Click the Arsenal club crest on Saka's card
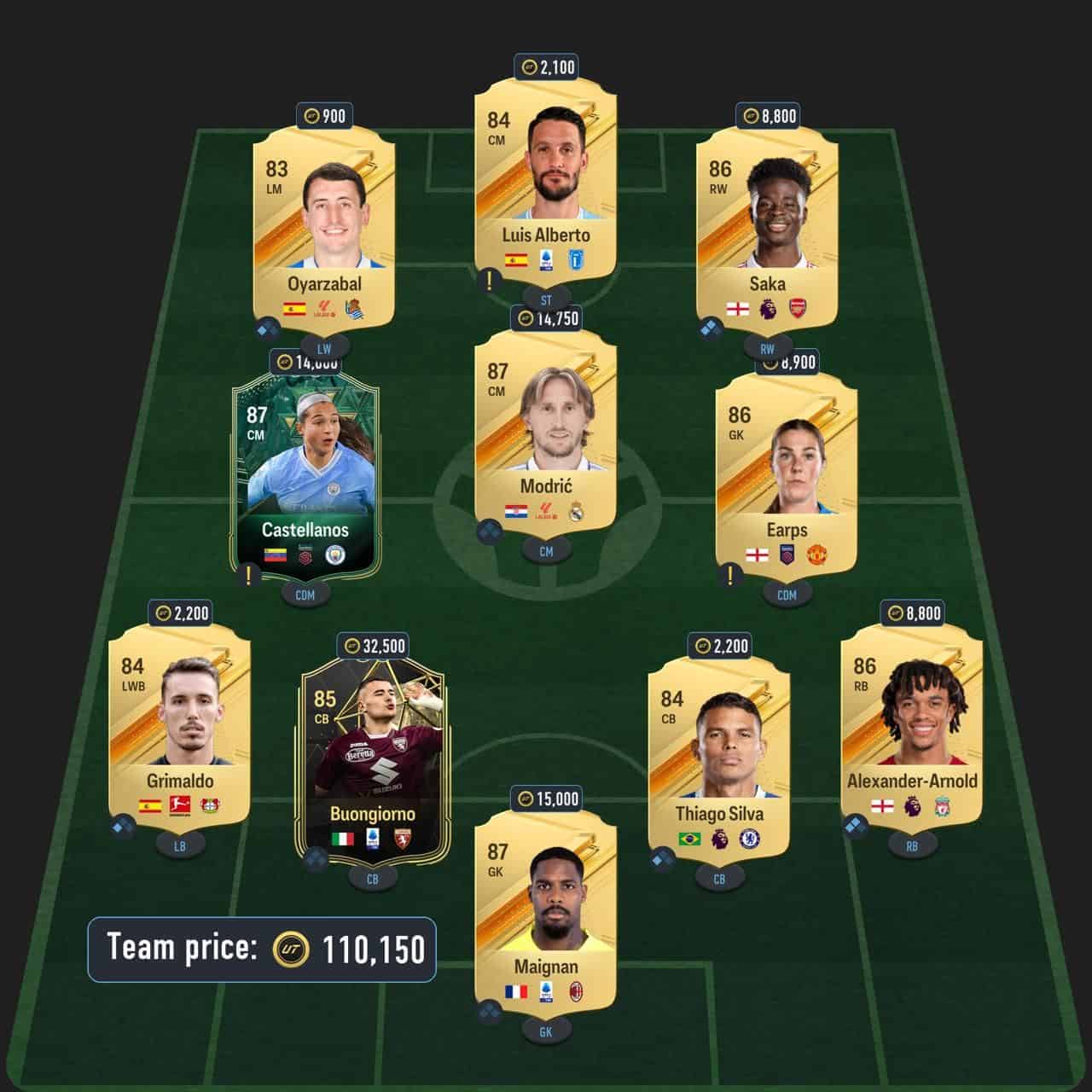 (x=797, y=307)
